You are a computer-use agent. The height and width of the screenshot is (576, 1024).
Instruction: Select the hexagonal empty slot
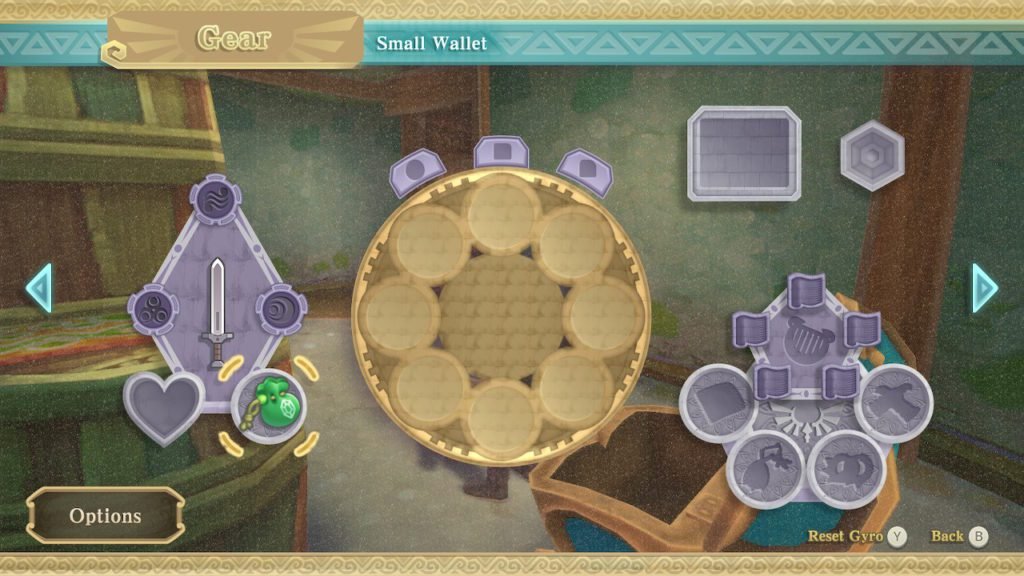click(x=872, y=155)
